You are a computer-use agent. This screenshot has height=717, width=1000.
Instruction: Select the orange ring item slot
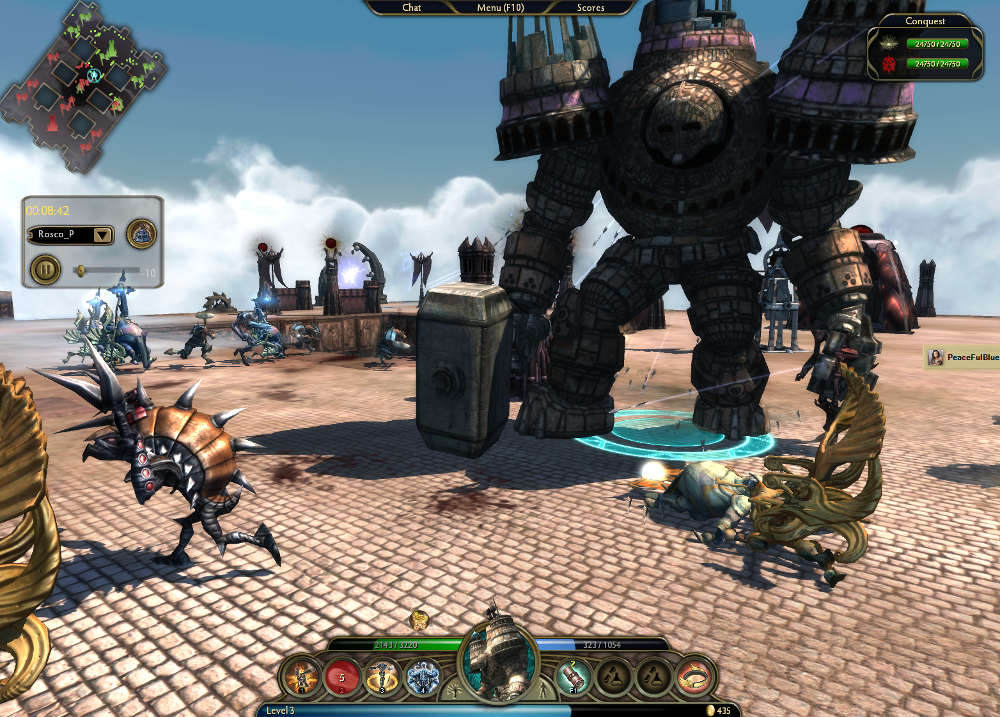click(695, 678)
